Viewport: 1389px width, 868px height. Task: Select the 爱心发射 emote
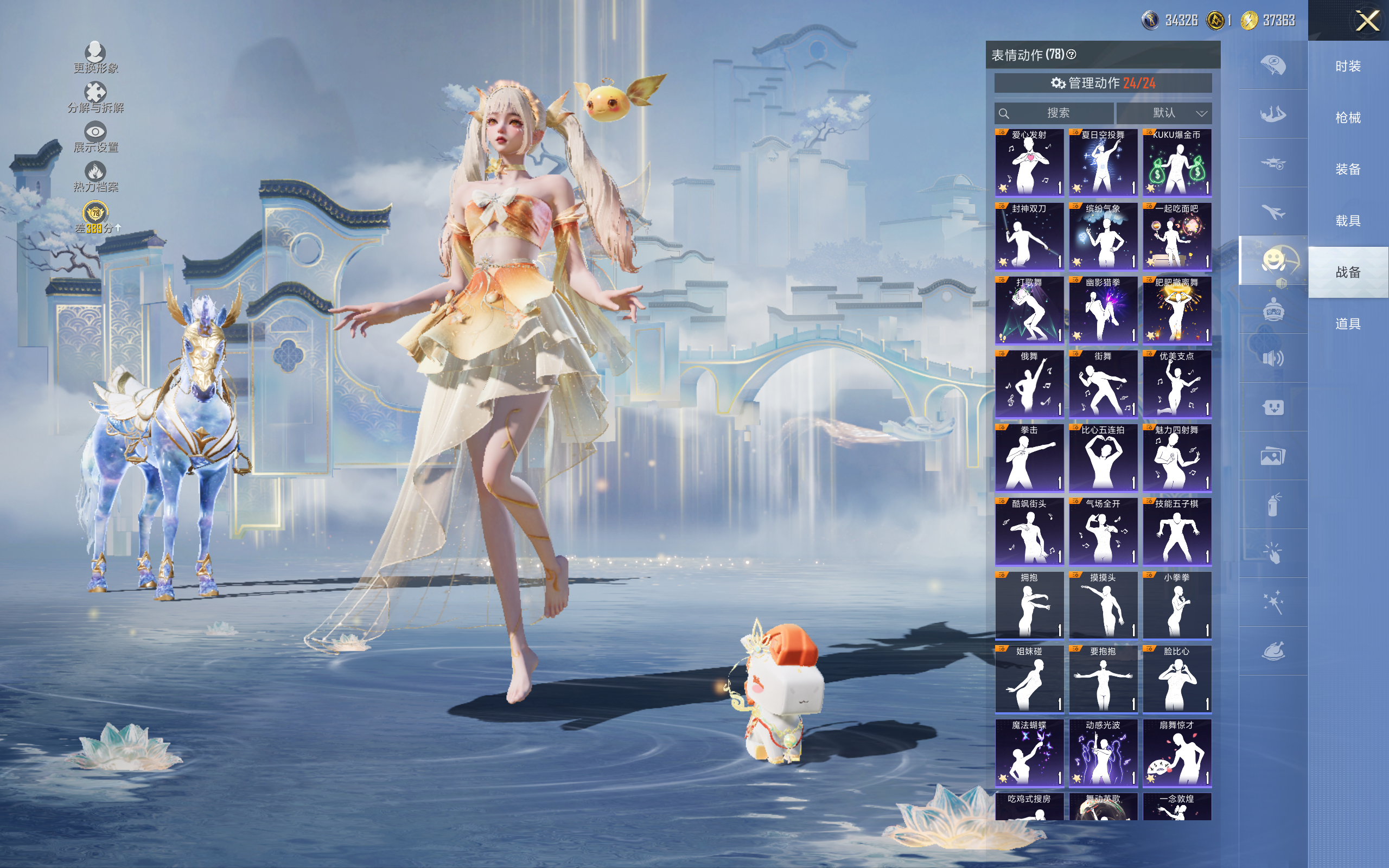(x=1029, y=162)
